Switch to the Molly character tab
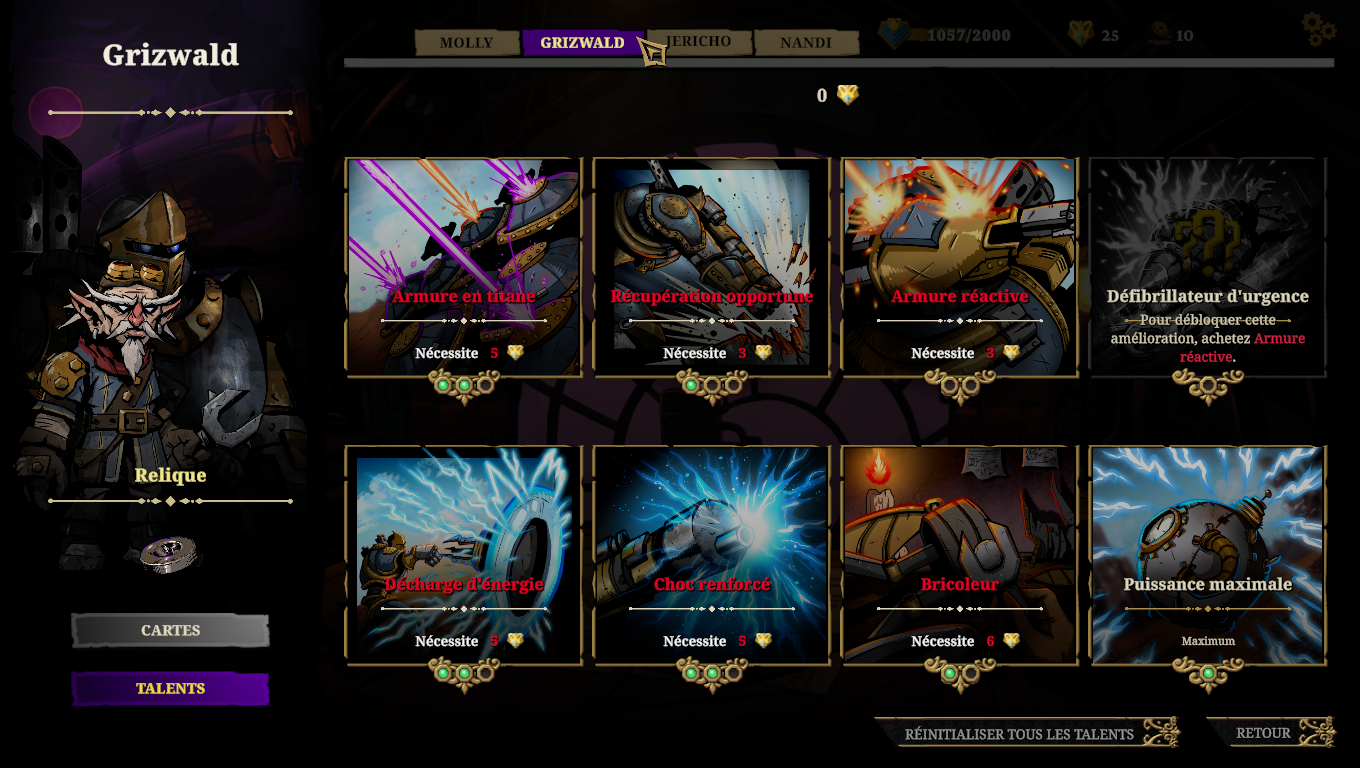This screenshot has height=768, width=1360. pos(466,43)
